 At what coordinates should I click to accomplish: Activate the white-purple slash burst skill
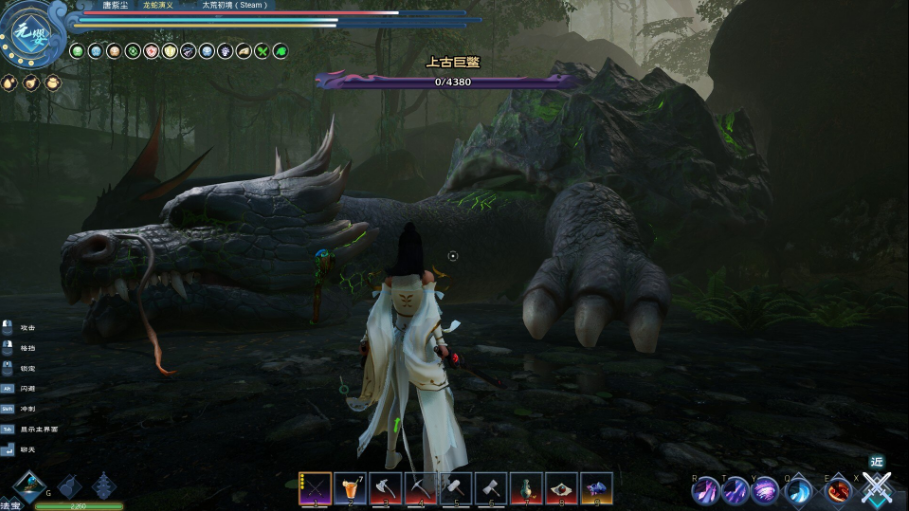[x=767, y=490]
